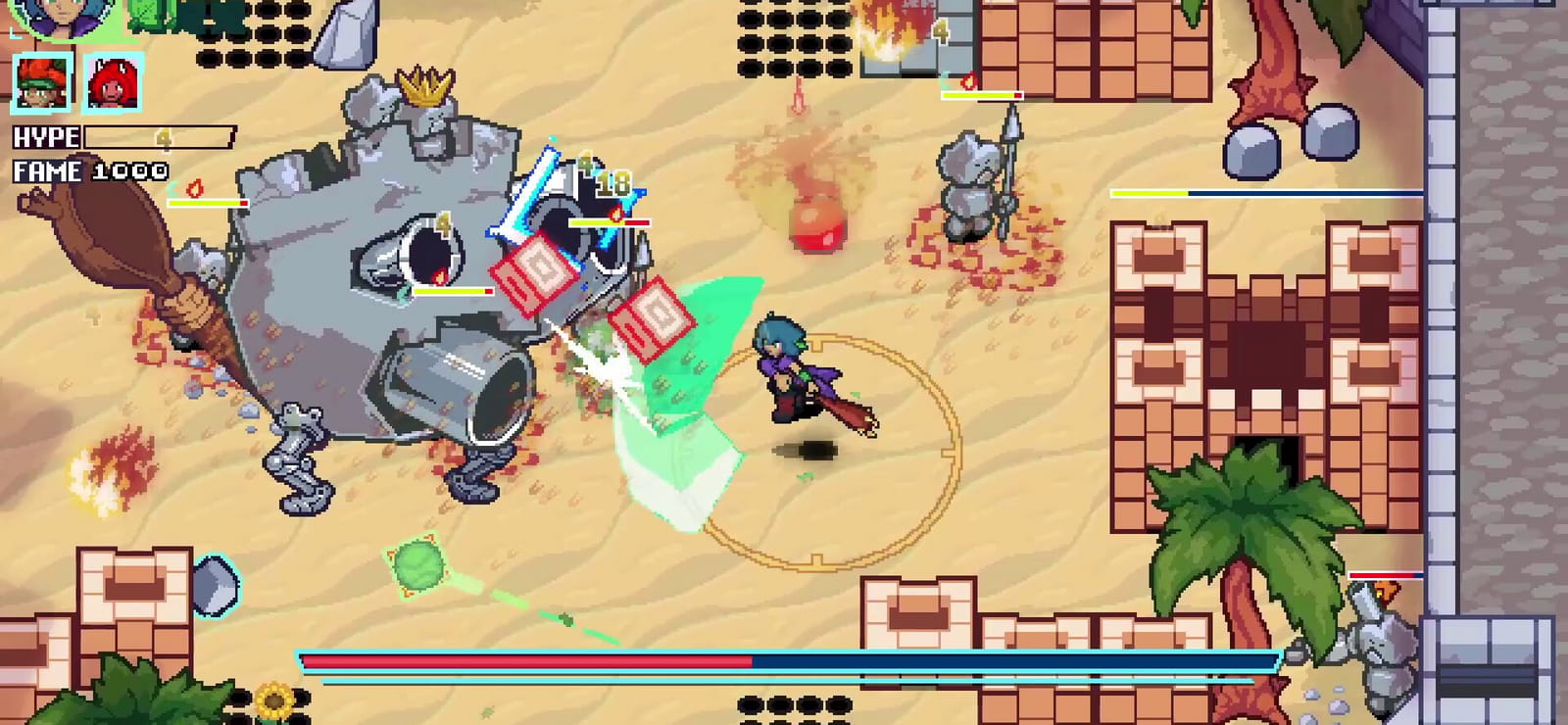Select the red-haired green-hat ally portrait
The height and width of the screenshot is (725, 1568).
42,82
